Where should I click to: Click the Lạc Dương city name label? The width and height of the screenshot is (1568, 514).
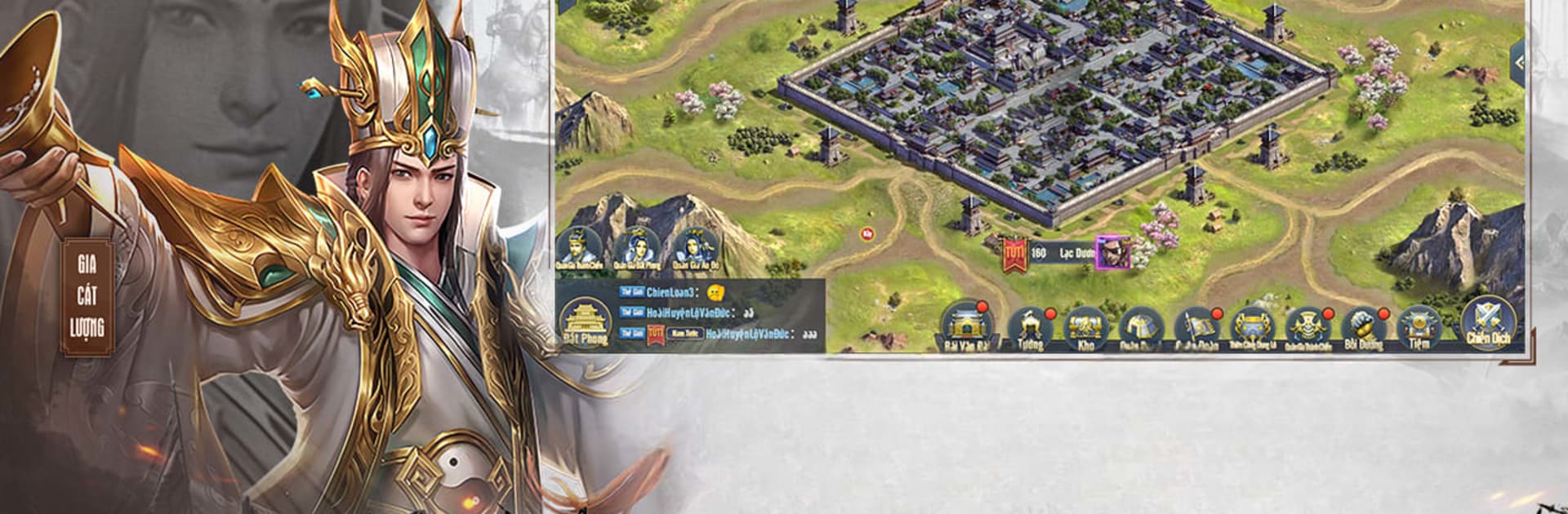[x=1076, y=254]
